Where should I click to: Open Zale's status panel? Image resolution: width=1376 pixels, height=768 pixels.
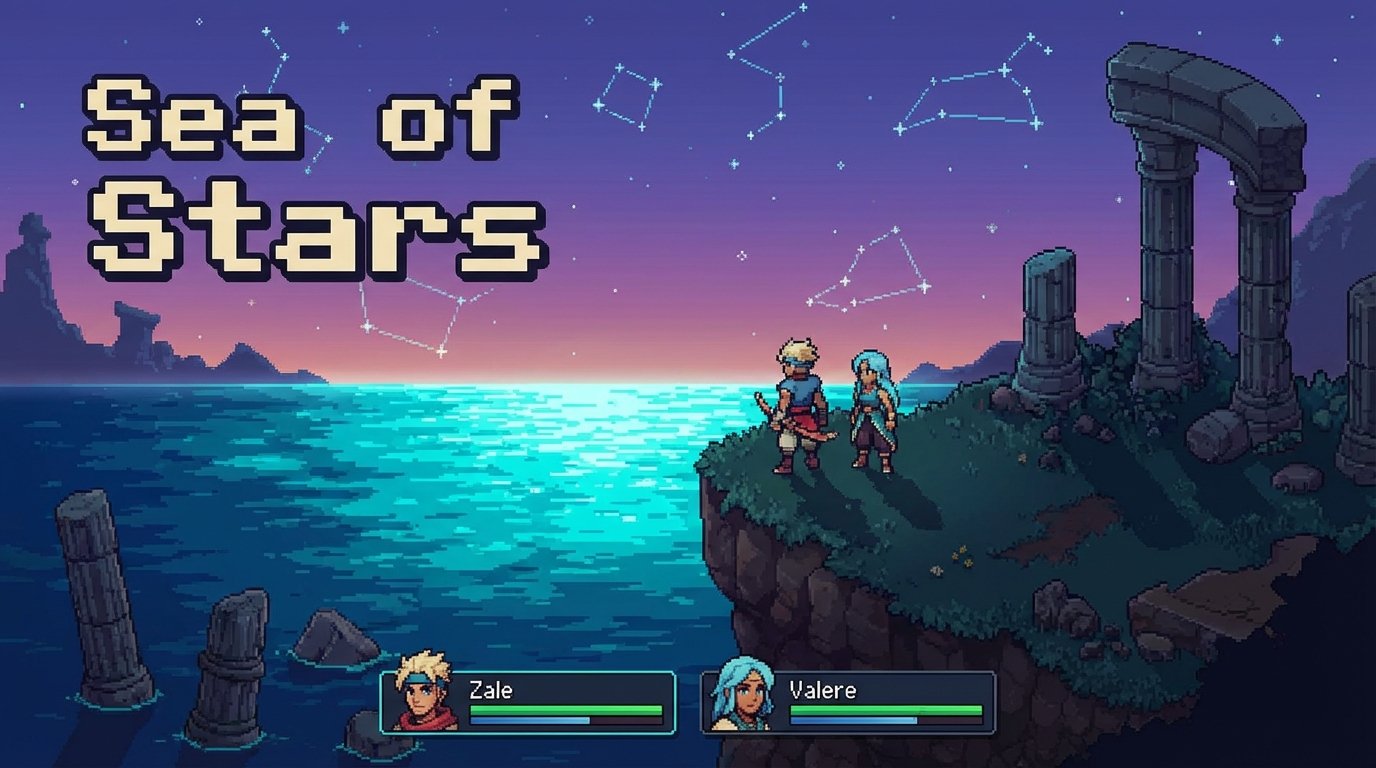[x=525, y=700]
